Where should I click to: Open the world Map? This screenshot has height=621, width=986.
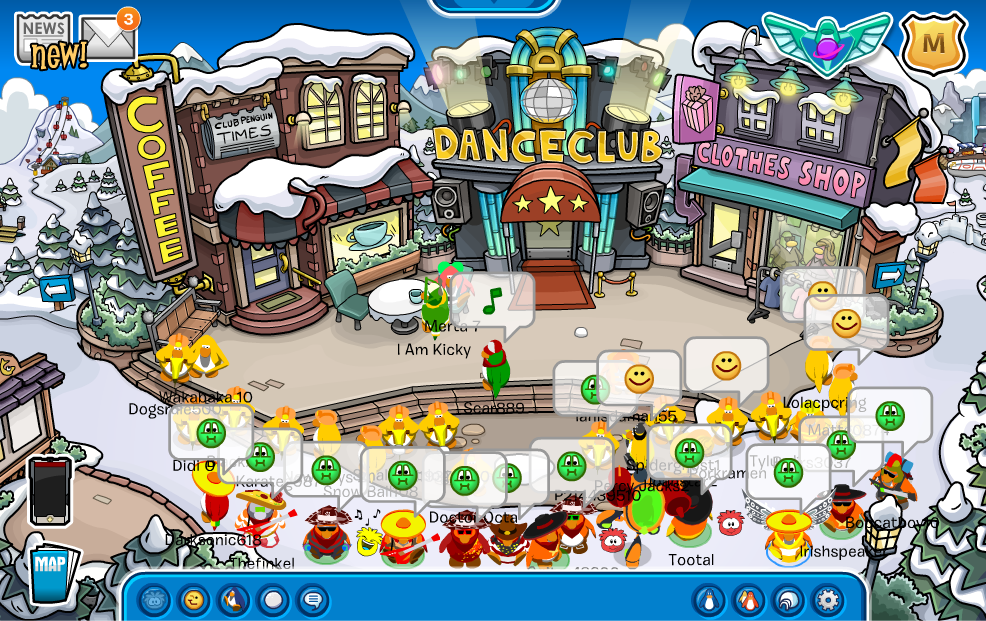pos(50,572)
